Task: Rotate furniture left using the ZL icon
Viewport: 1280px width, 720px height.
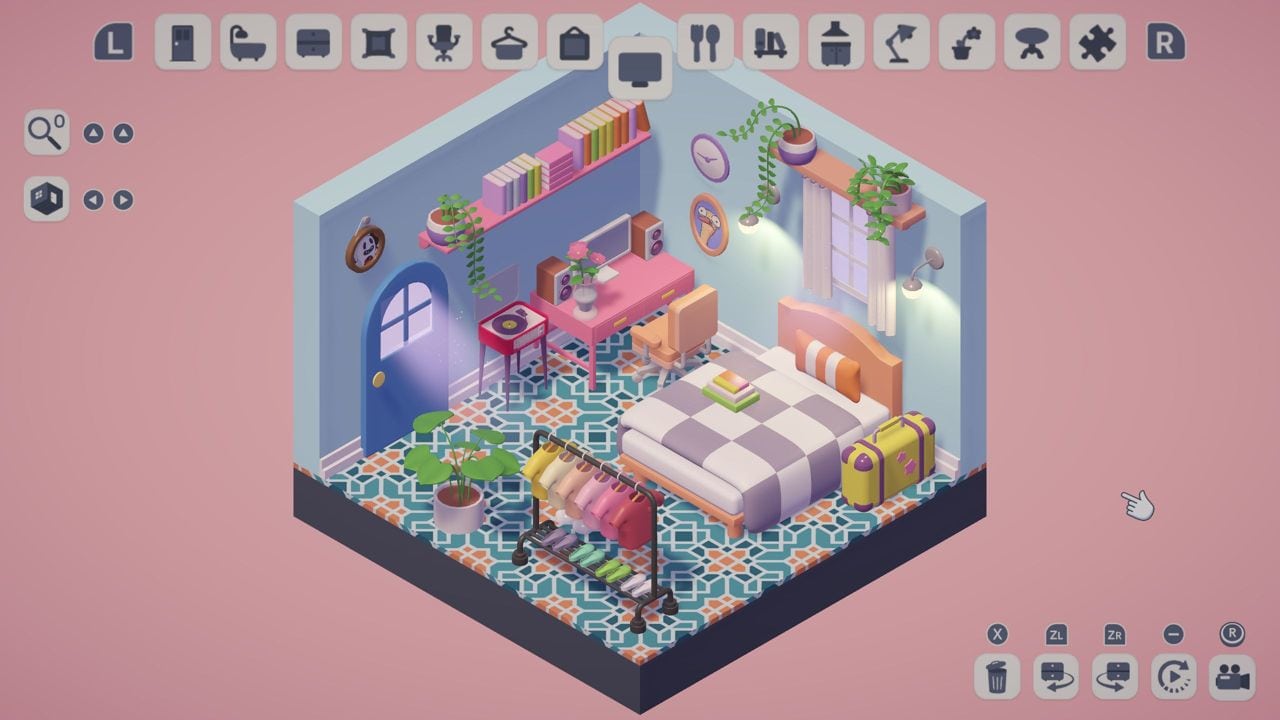Action: pyautogui.click(x=1055, y=676)
